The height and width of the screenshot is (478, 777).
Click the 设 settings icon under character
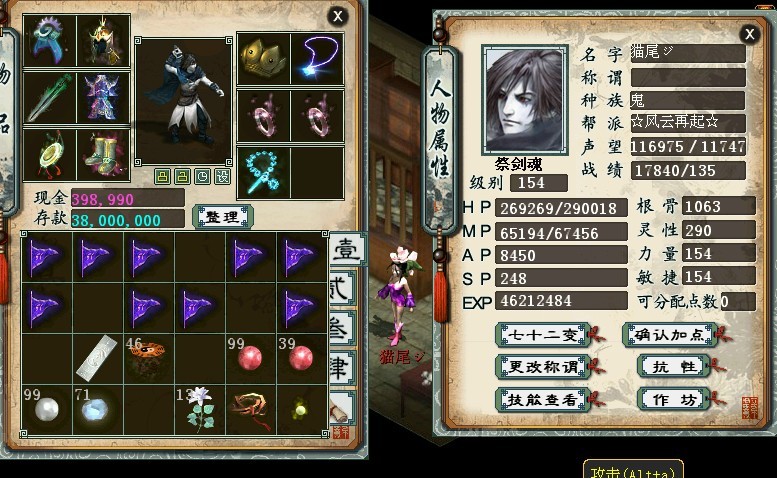tap(222, 177)
